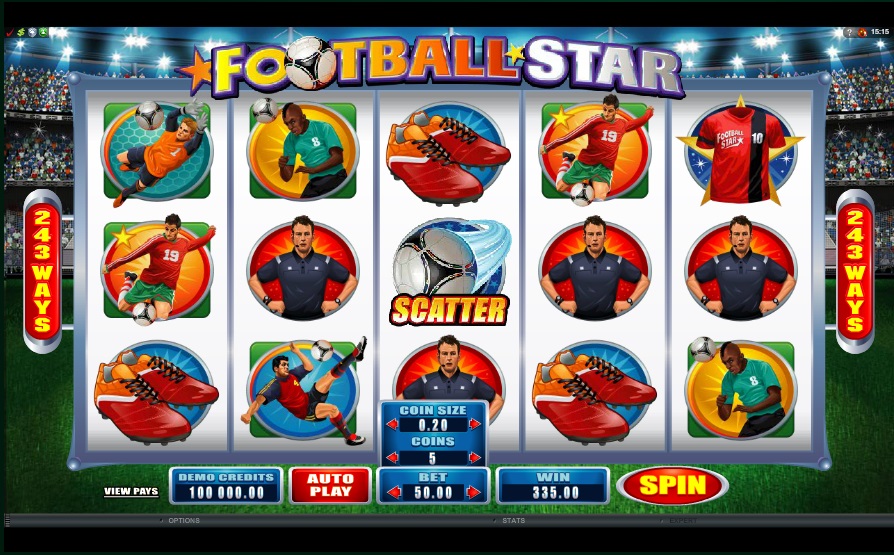The height and width of the screenshot is (555, 894).
Task: Click the question mark help icon
Action: pyautogui.click(x=851, y=32)
